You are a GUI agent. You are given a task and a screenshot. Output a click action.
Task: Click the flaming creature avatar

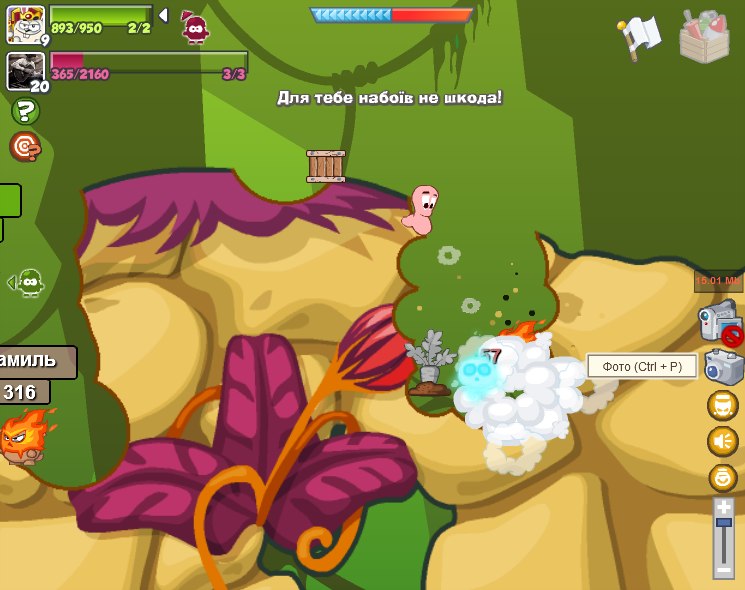[x=25, y=436]
